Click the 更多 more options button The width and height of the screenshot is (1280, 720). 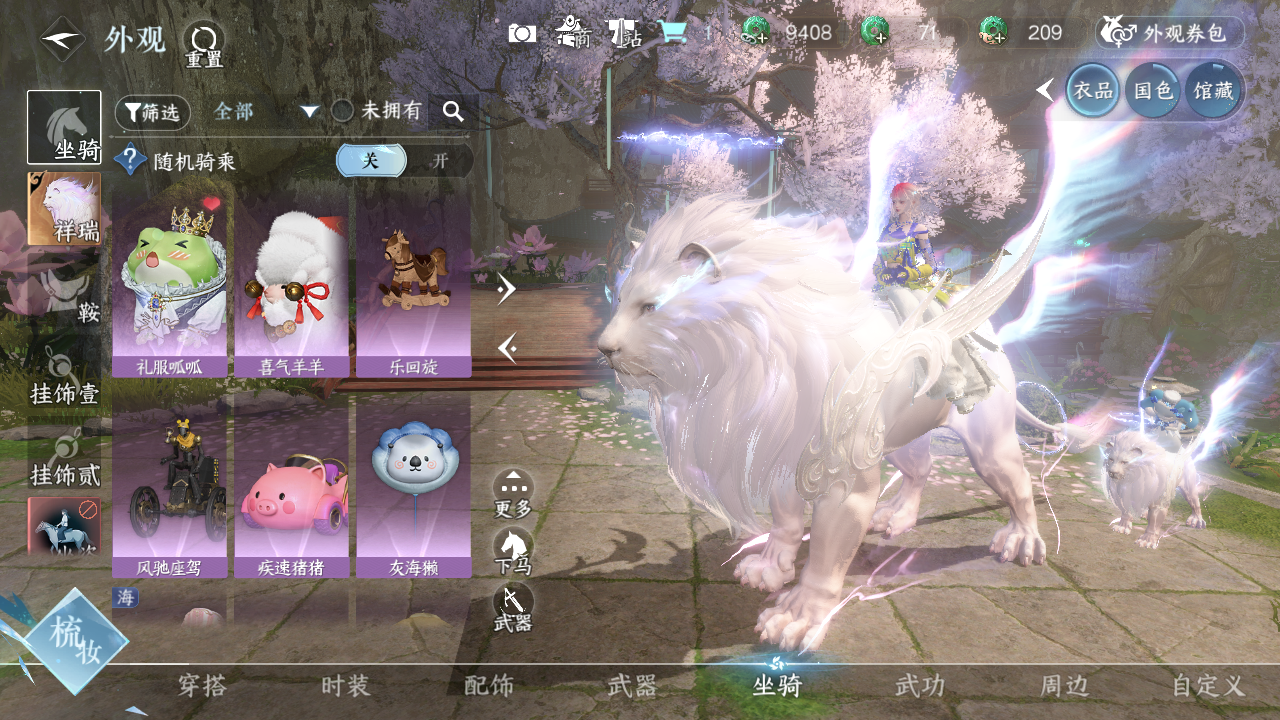coord(513,493)
